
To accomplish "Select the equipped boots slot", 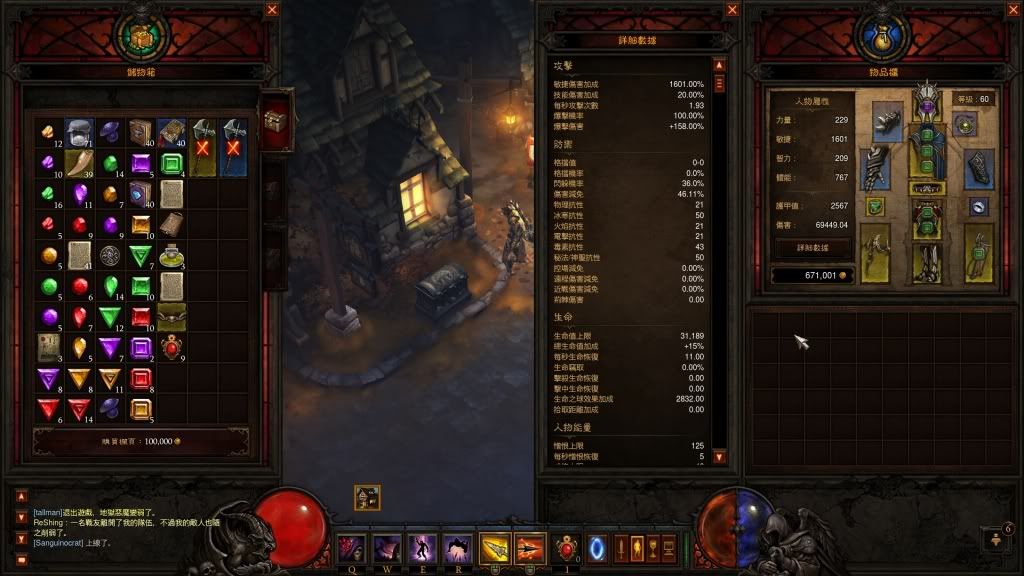I will tap(927, 262).
